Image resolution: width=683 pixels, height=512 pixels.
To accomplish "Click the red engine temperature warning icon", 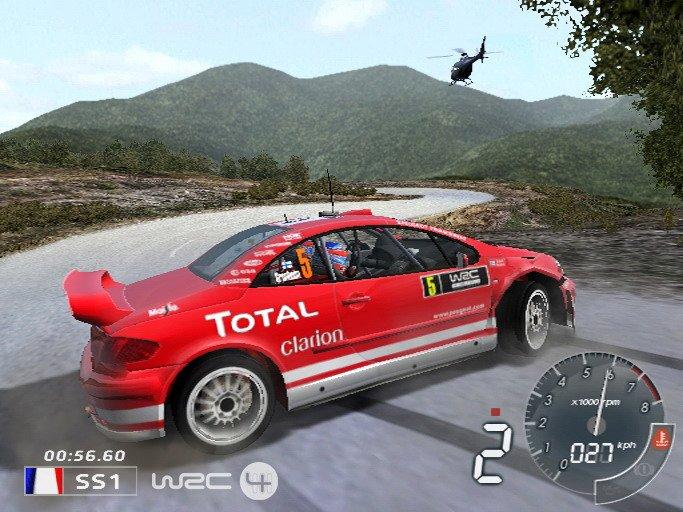I will (661, 437).
